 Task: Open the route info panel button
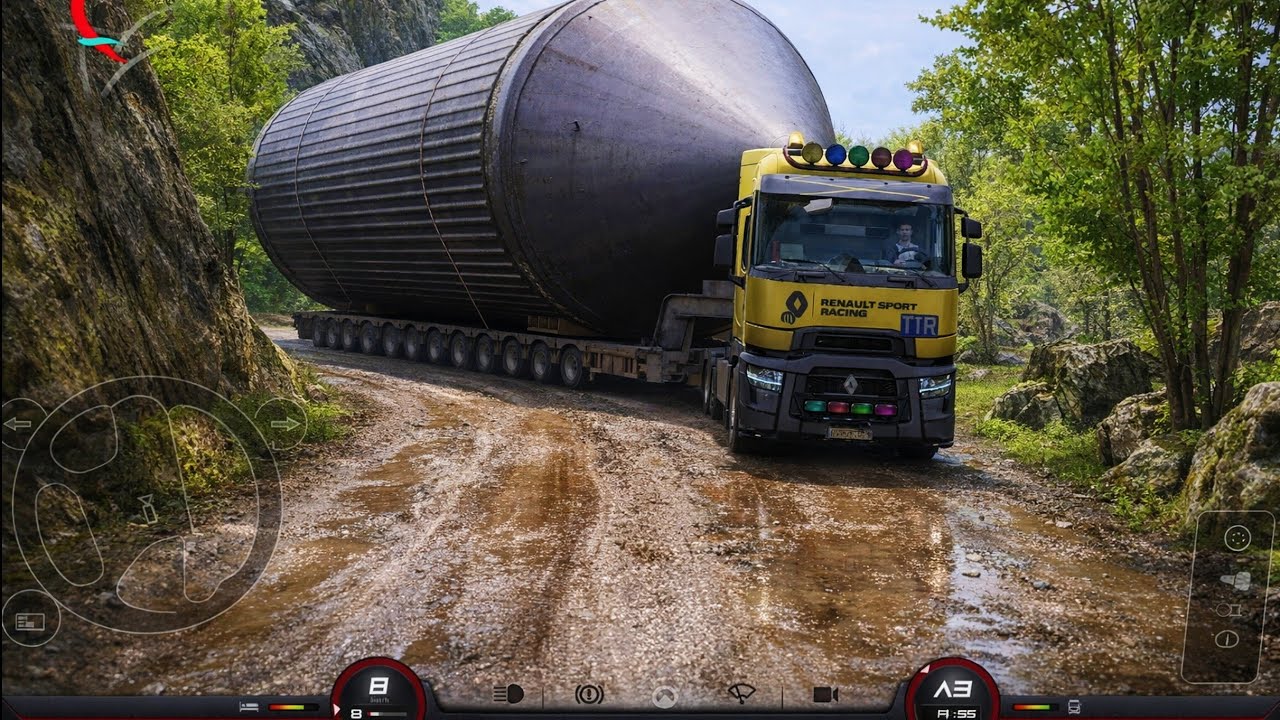pyautogui.click(x=29, y=621)
